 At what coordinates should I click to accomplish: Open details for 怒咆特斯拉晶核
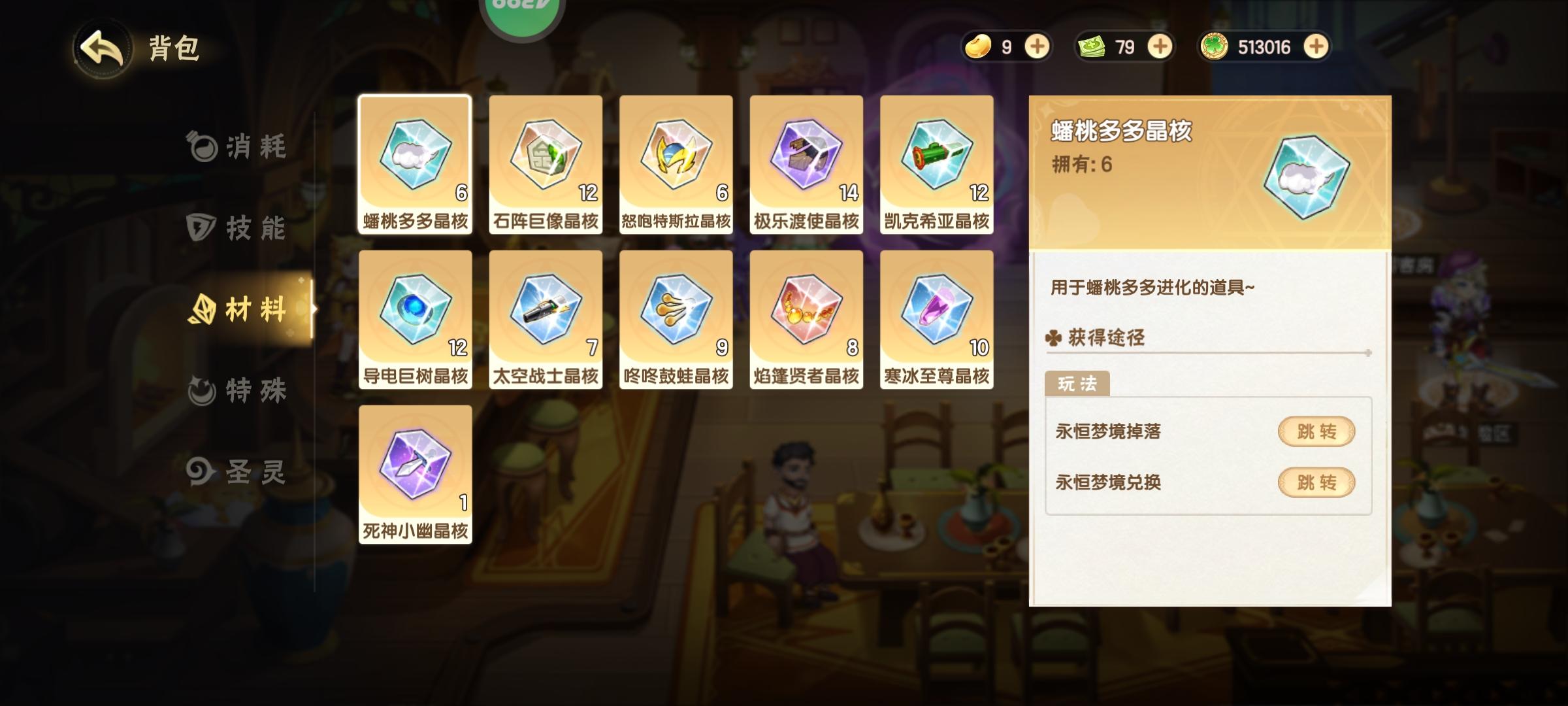coord(676,159)
